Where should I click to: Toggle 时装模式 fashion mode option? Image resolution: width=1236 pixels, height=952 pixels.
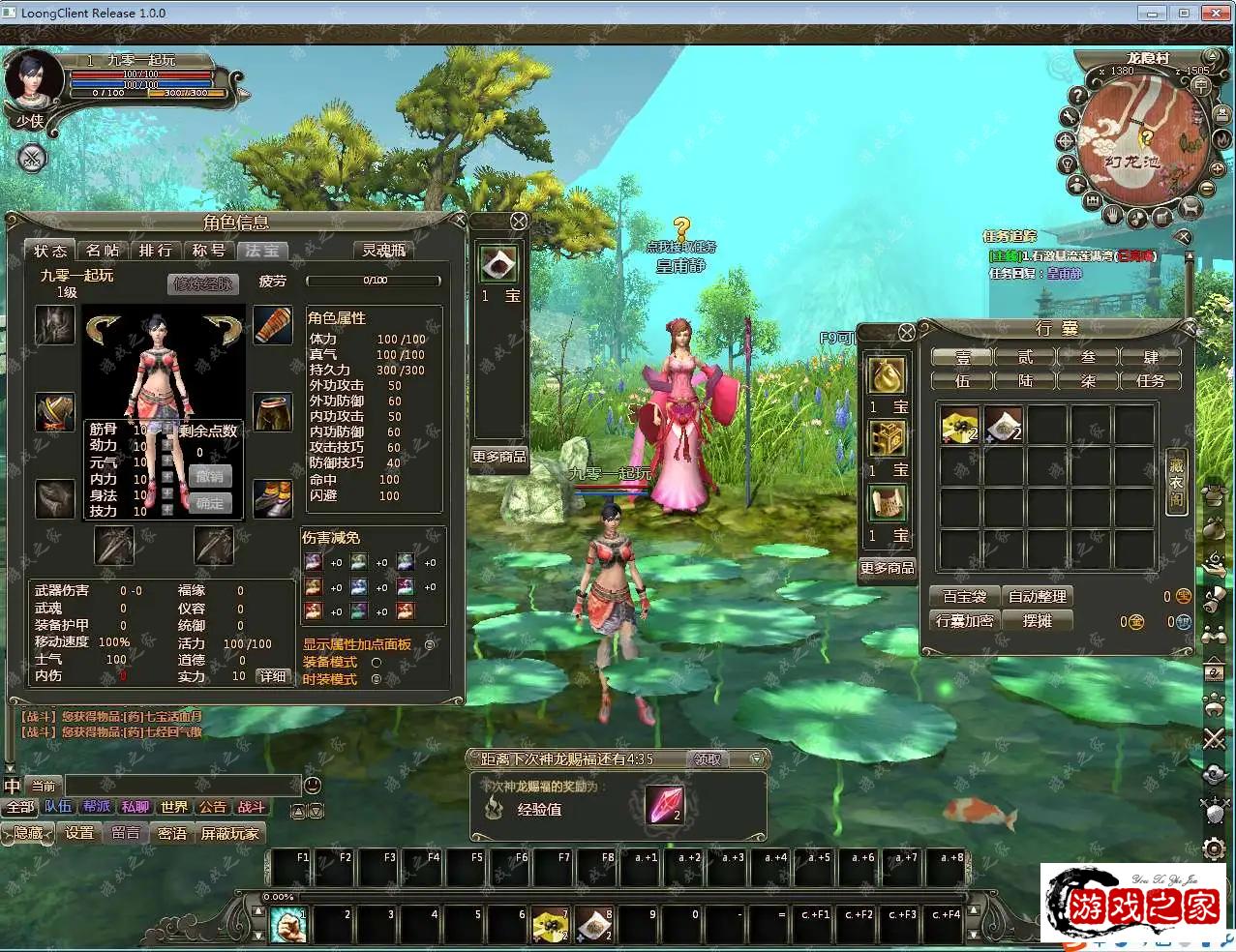tap(377, 679)
